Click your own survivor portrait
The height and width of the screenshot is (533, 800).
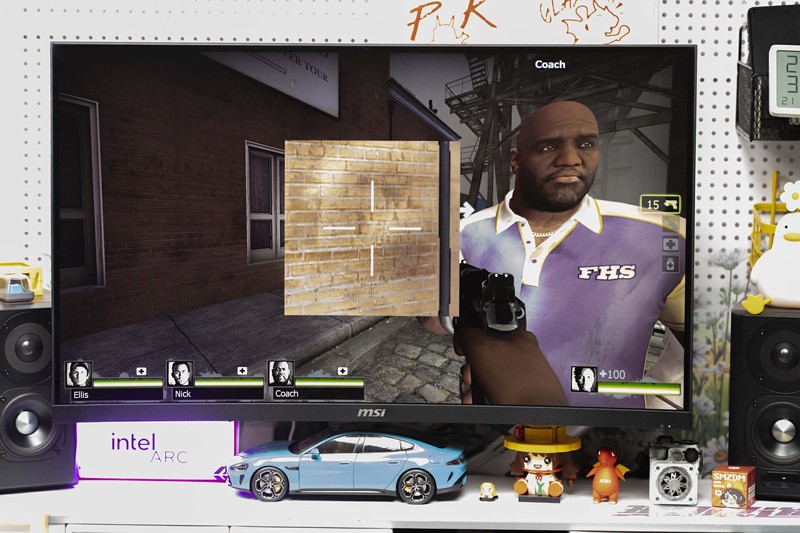[x=584, y=379]
